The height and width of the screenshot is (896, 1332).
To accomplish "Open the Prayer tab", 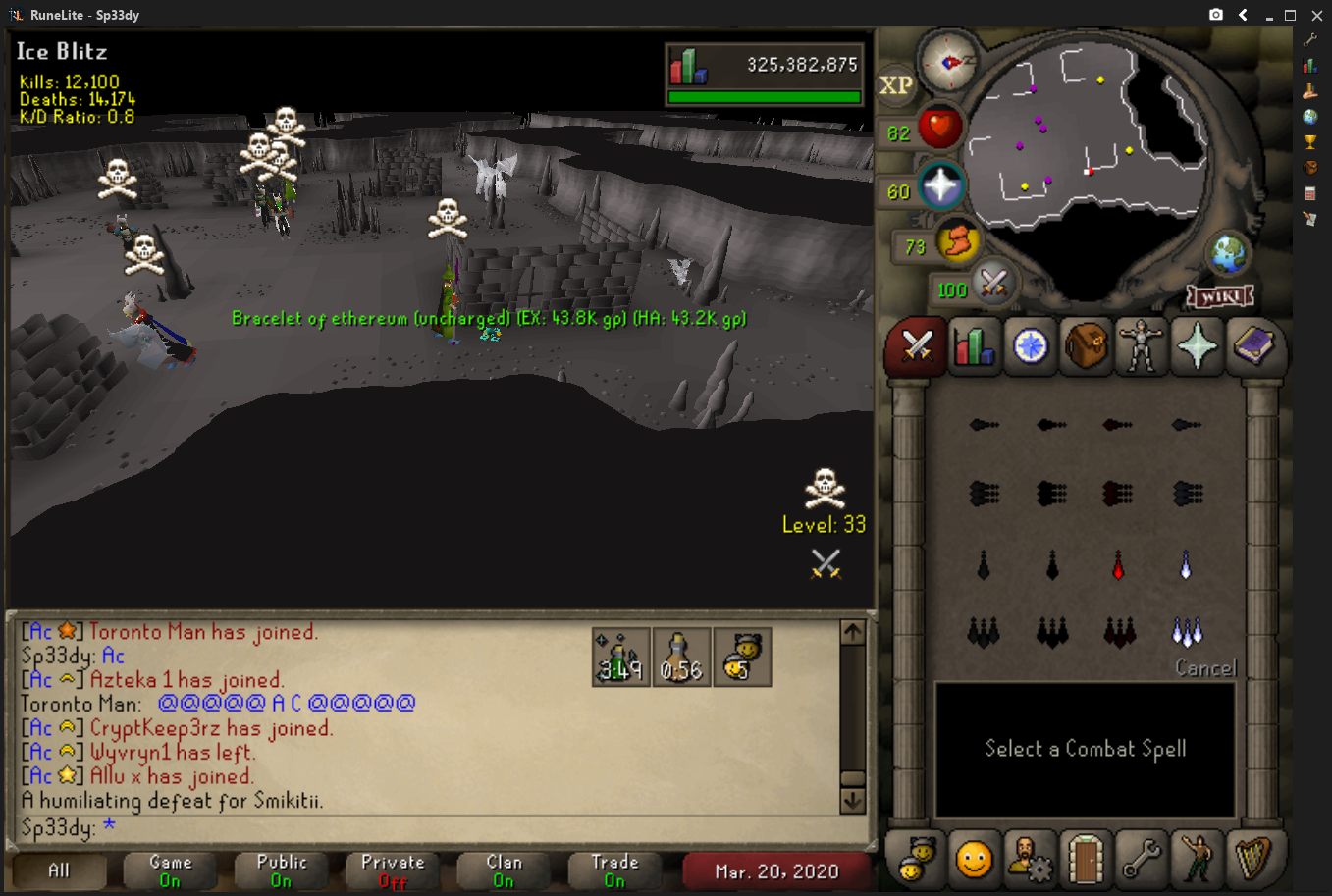I will click(1198, 346).
